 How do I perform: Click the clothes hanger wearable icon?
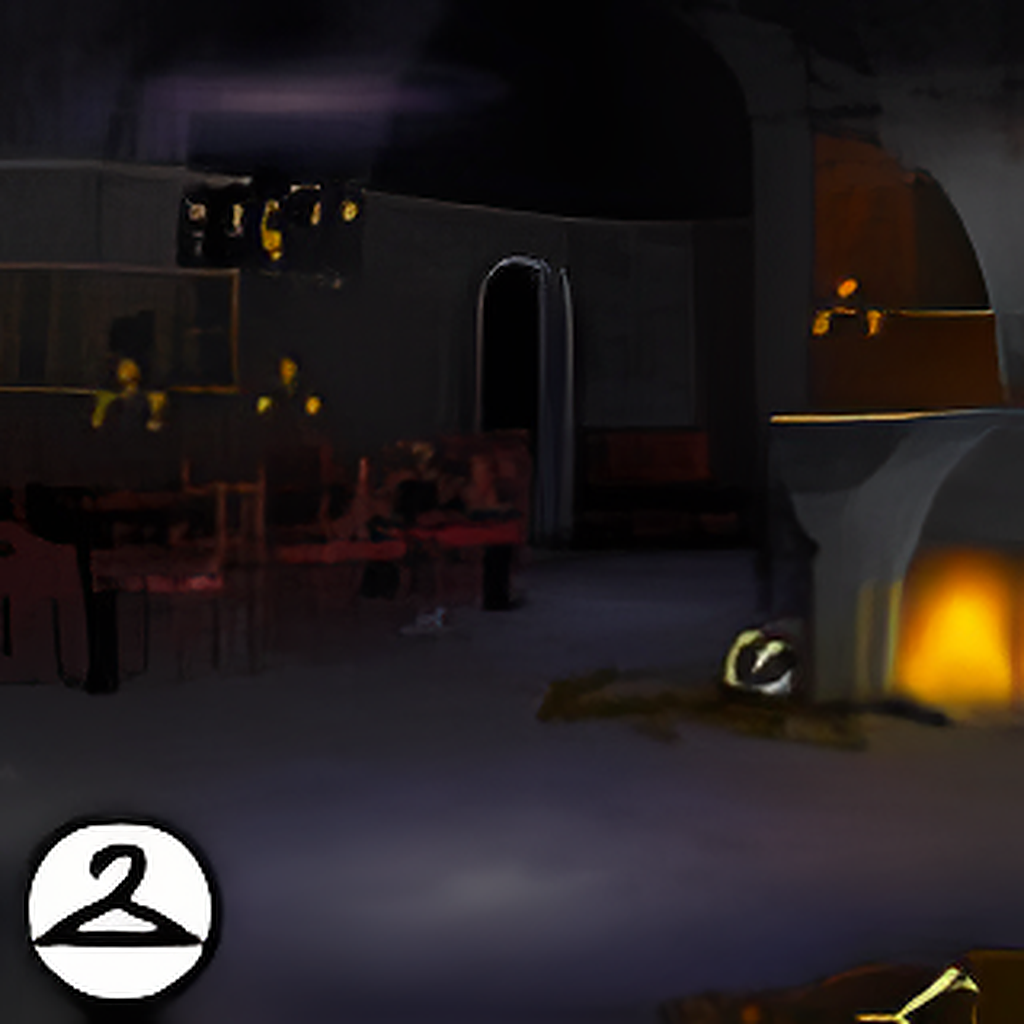click(119, 908)
